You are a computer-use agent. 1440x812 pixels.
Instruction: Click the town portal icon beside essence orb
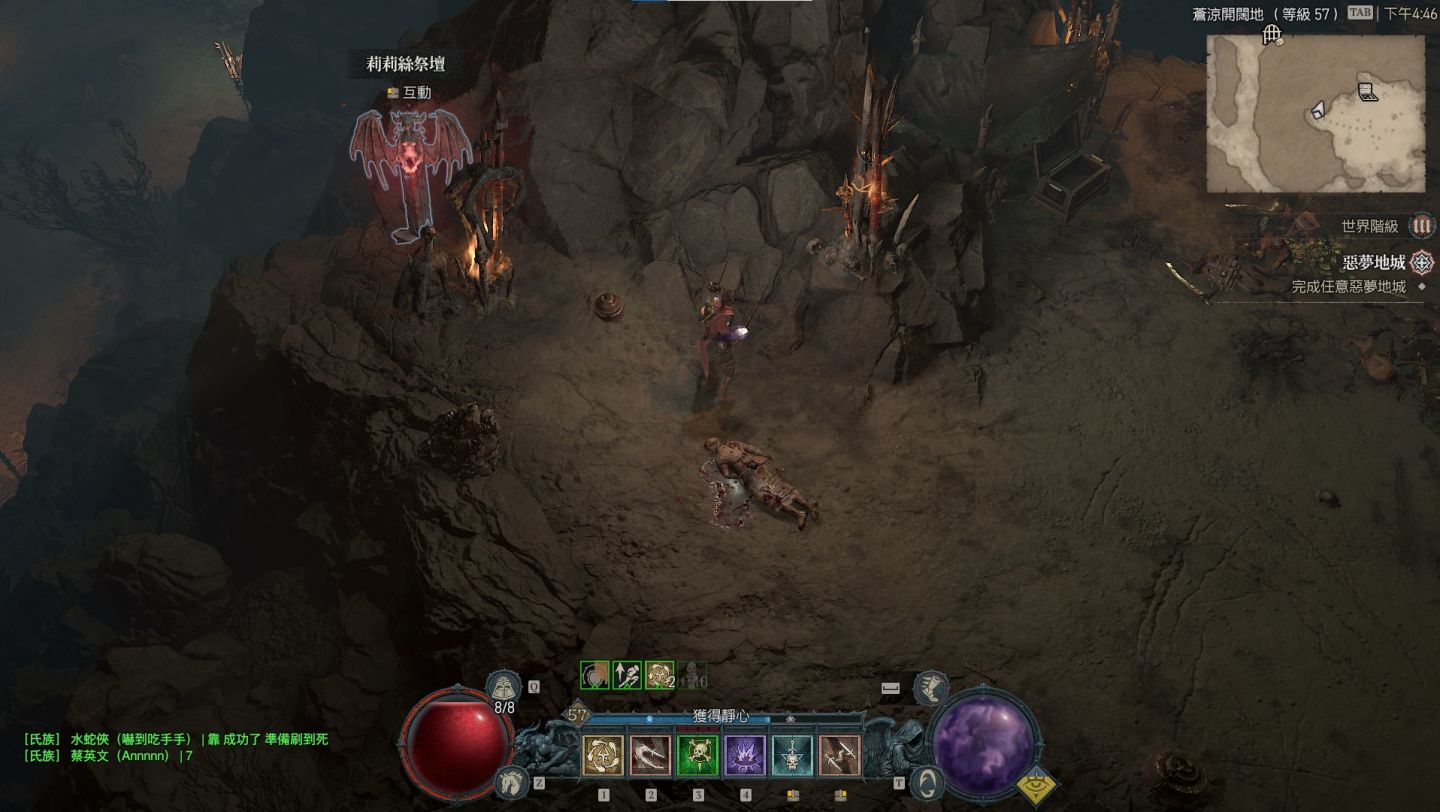(927, 782)
